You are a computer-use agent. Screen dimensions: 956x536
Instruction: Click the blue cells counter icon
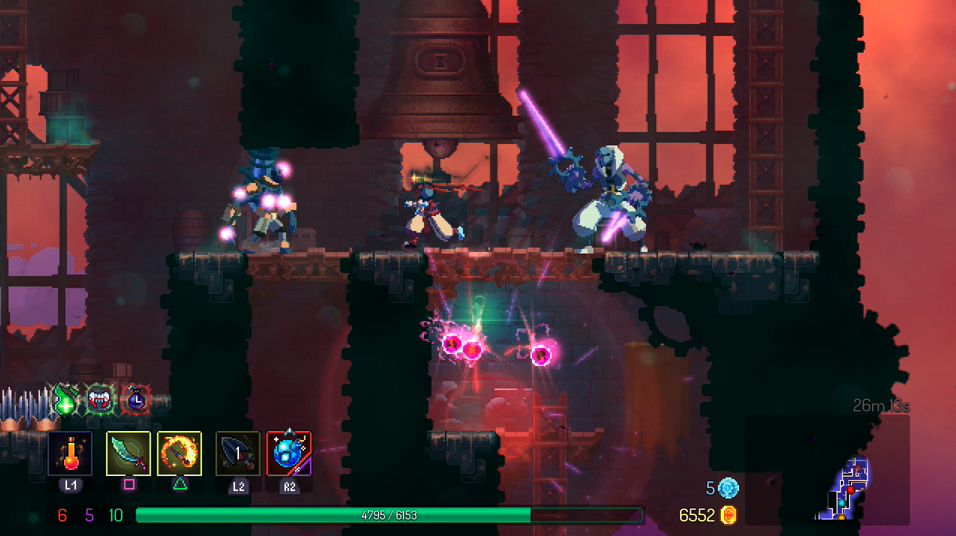(728, 488)
